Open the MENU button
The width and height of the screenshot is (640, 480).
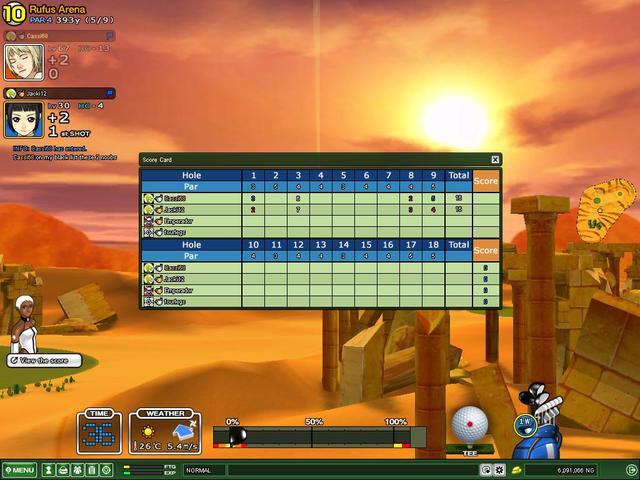19,469
